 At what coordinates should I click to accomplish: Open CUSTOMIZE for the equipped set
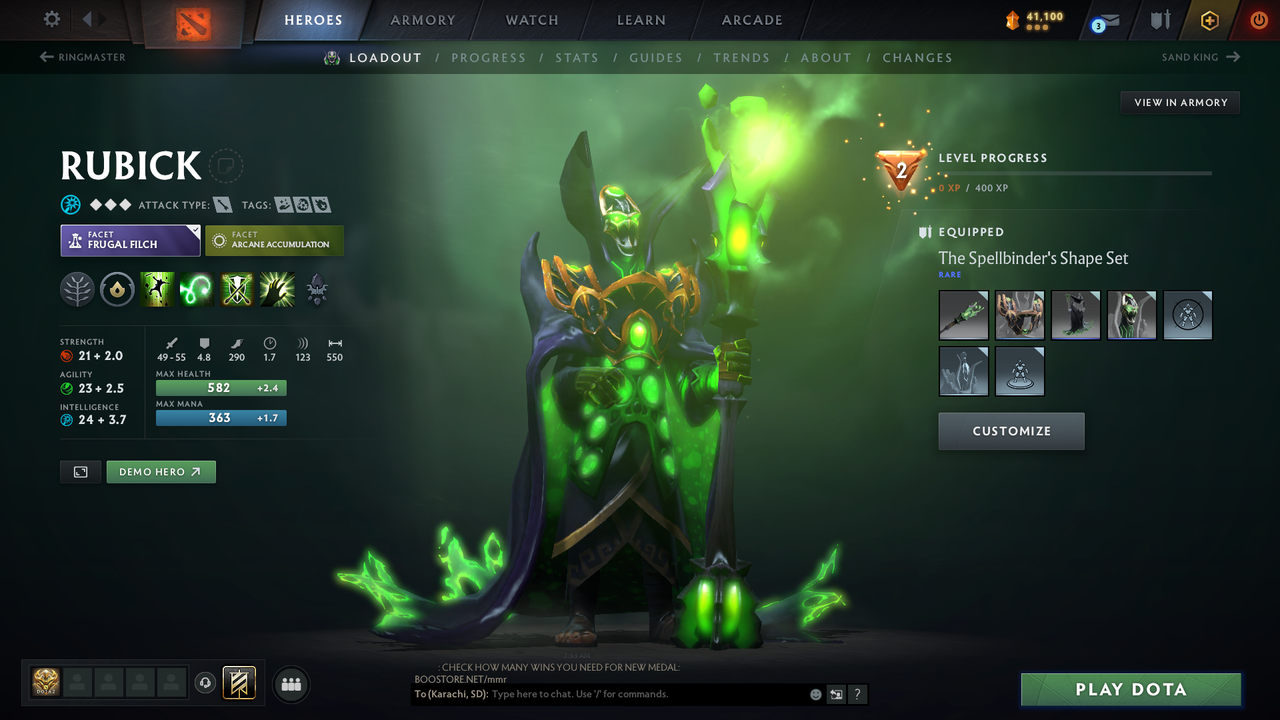1011,431
